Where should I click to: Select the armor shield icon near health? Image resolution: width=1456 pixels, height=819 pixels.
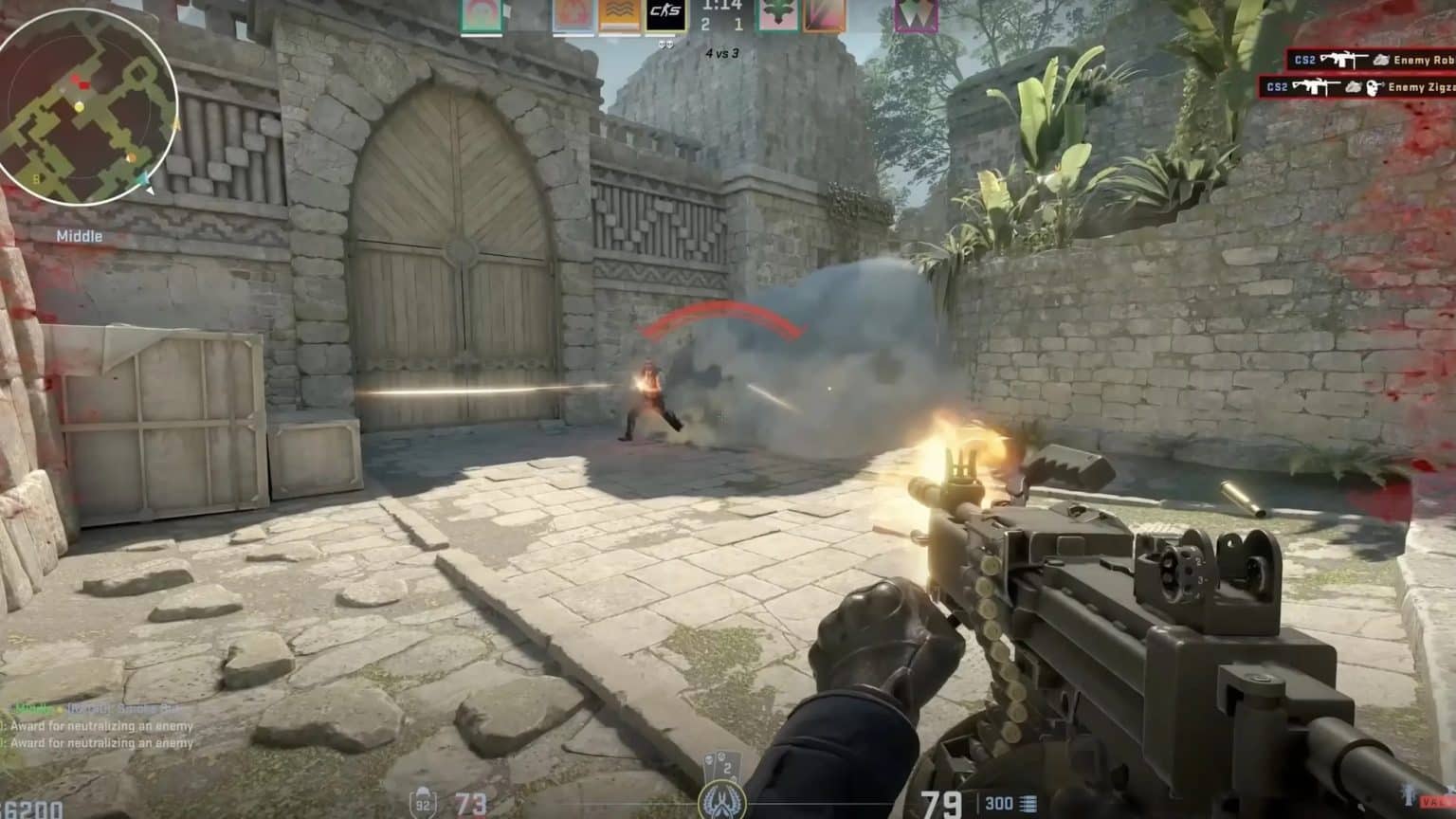[422, 802]
